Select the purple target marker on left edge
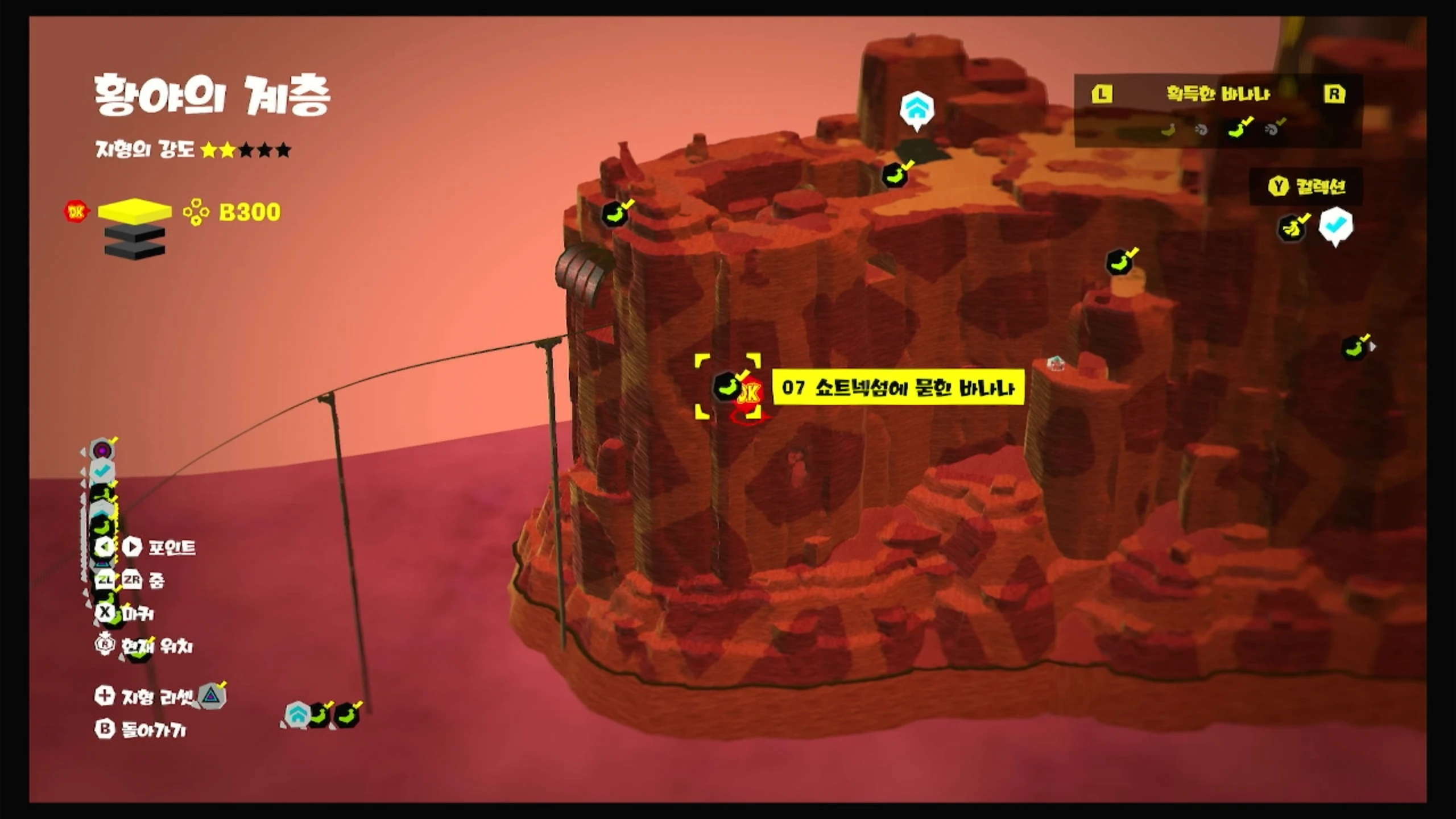 (x=102, y=450)
